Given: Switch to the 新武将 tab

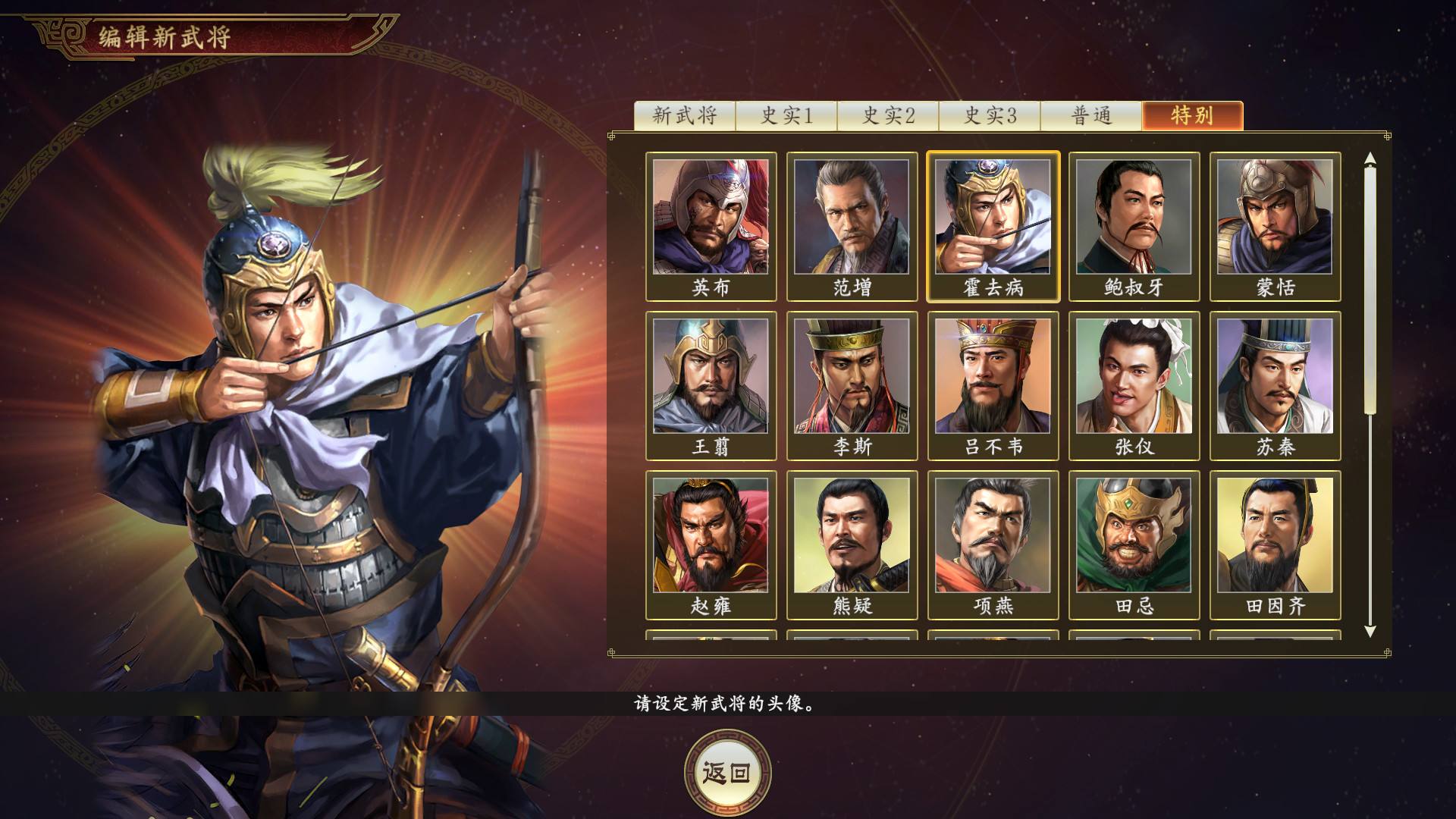Looking at the screenshot, I should [x=685, y=115].
